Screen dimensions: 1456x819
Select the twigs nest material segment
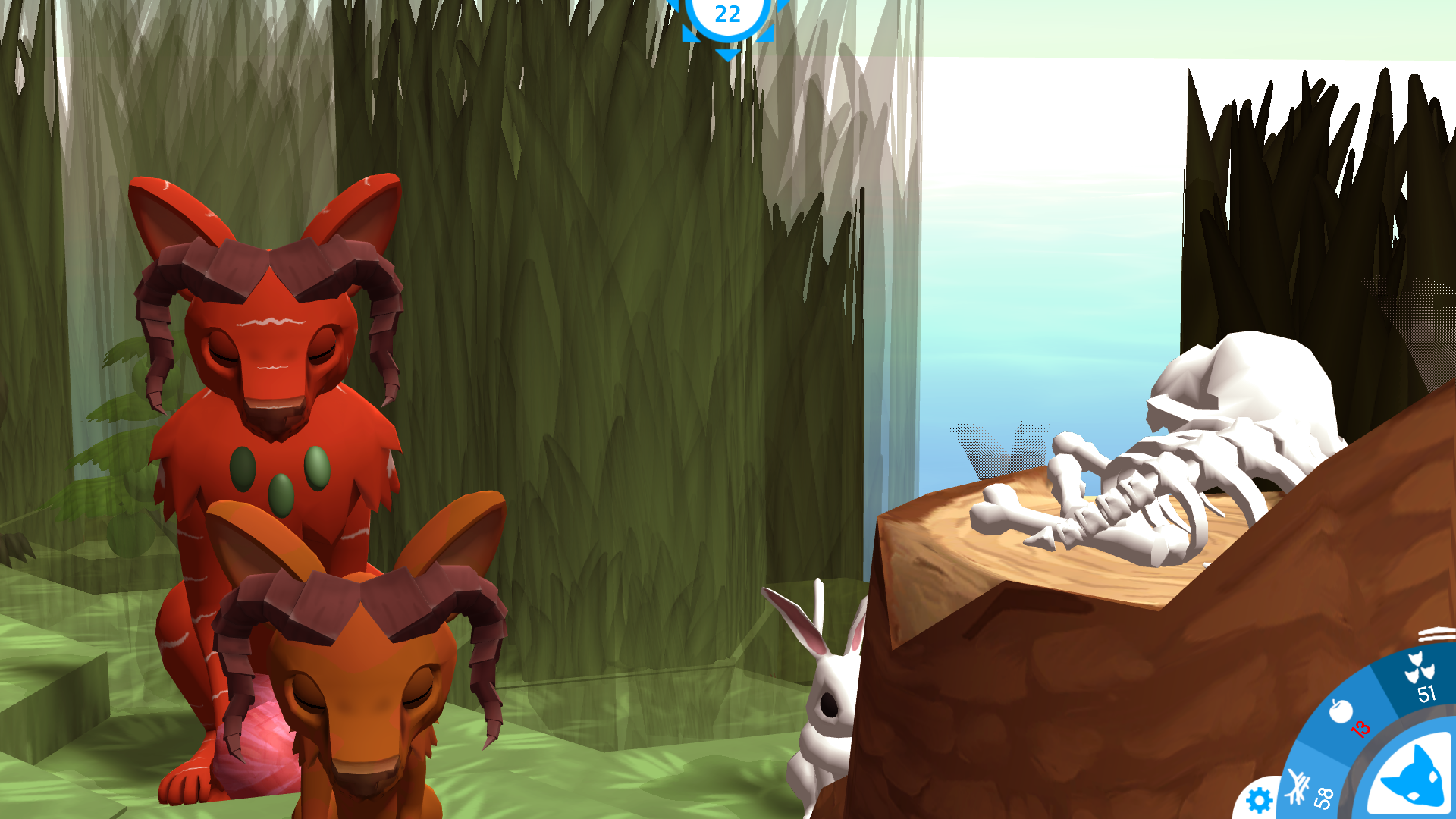(x=1309, y=790)
